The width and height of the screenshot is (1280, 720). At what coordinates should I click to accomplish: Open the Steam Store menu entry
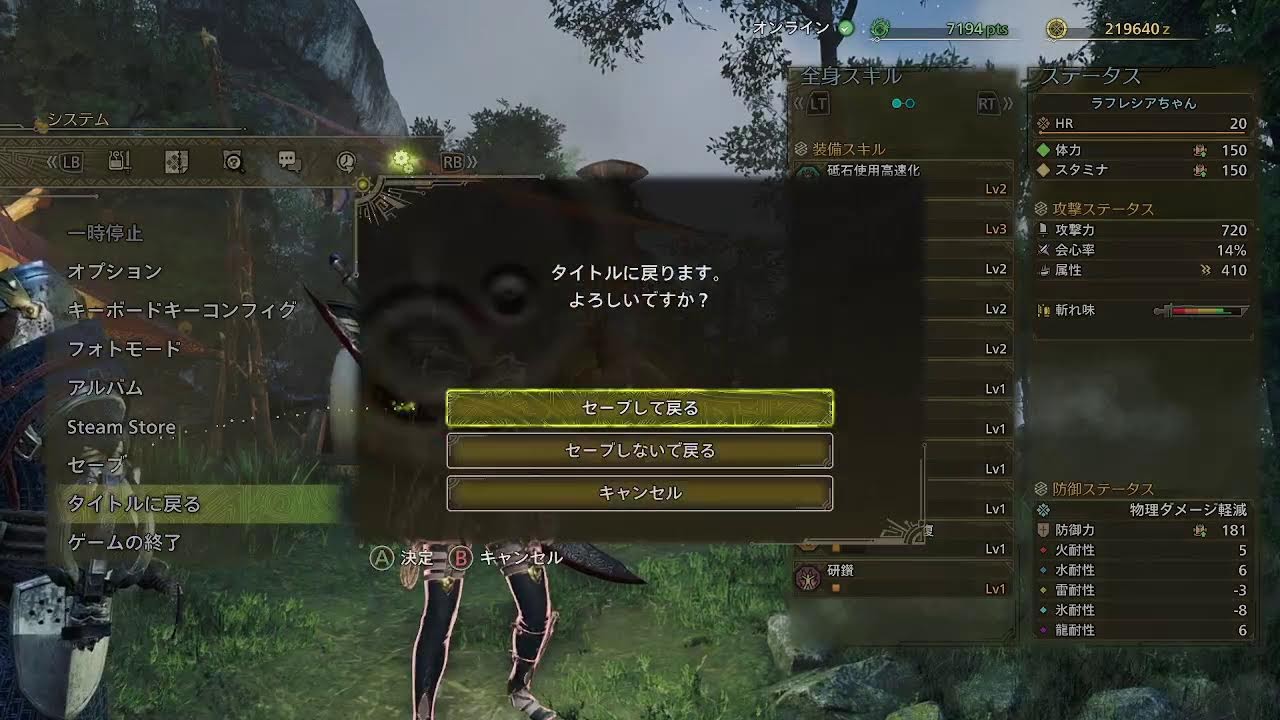tap(120, 427)
